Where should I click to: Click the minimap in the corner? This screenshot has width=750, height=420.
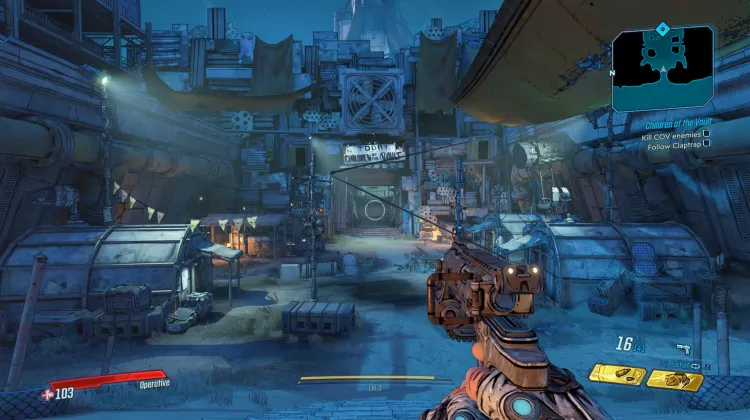point(664,68)
